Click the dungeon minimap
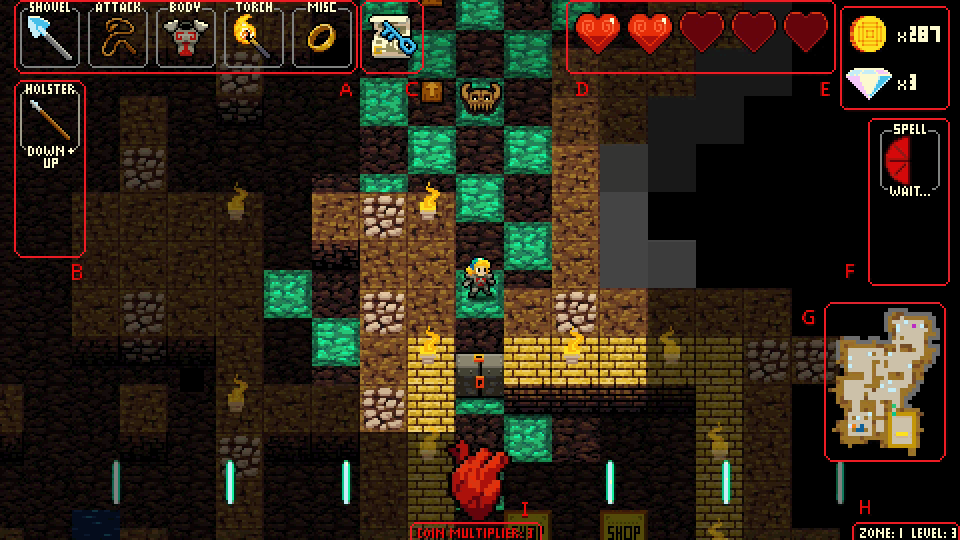Image resolution: width=960 pixels, height=540 pixels. click(885, 382)
